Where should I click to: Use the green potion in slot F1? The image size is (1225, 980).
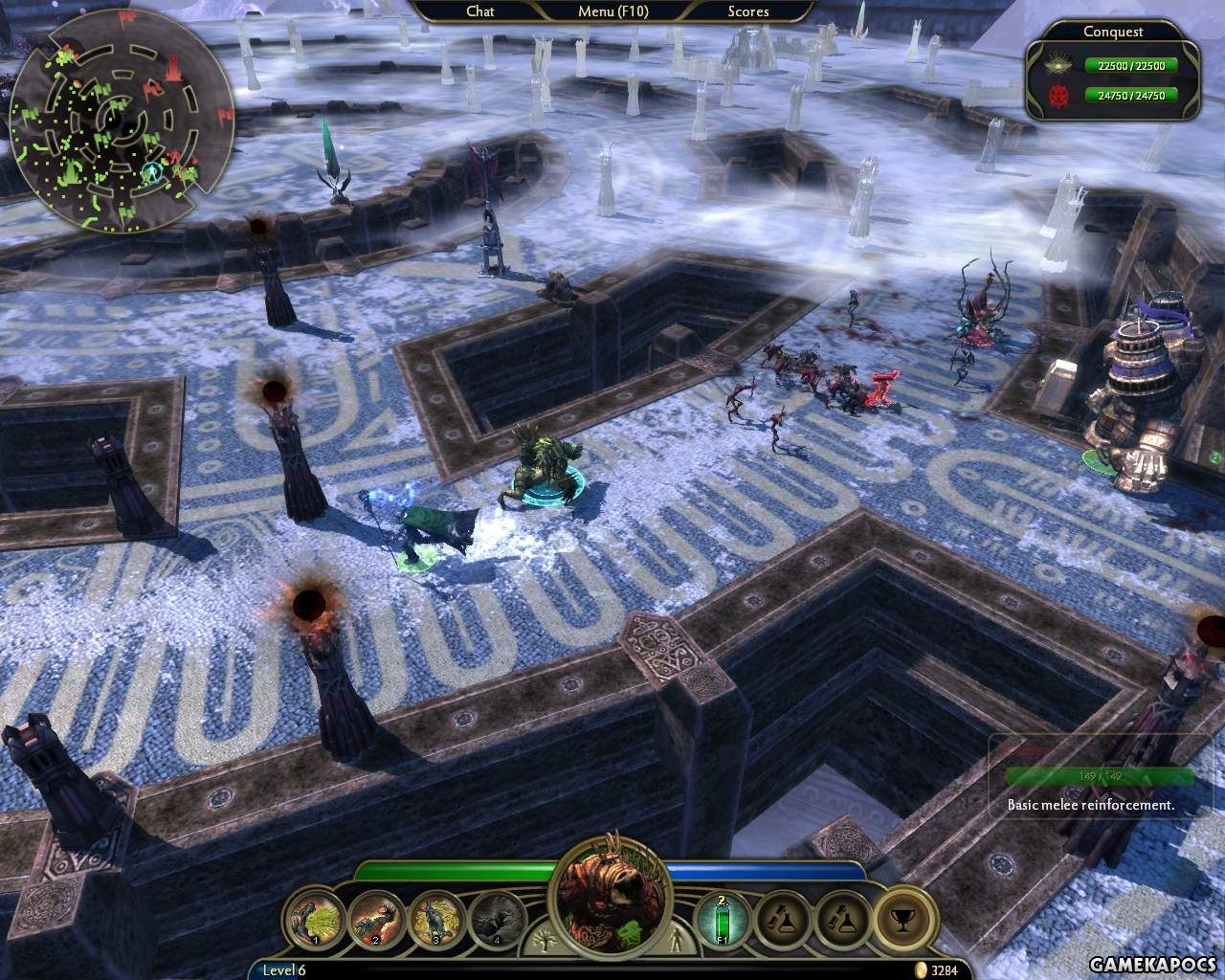point(724,920)
